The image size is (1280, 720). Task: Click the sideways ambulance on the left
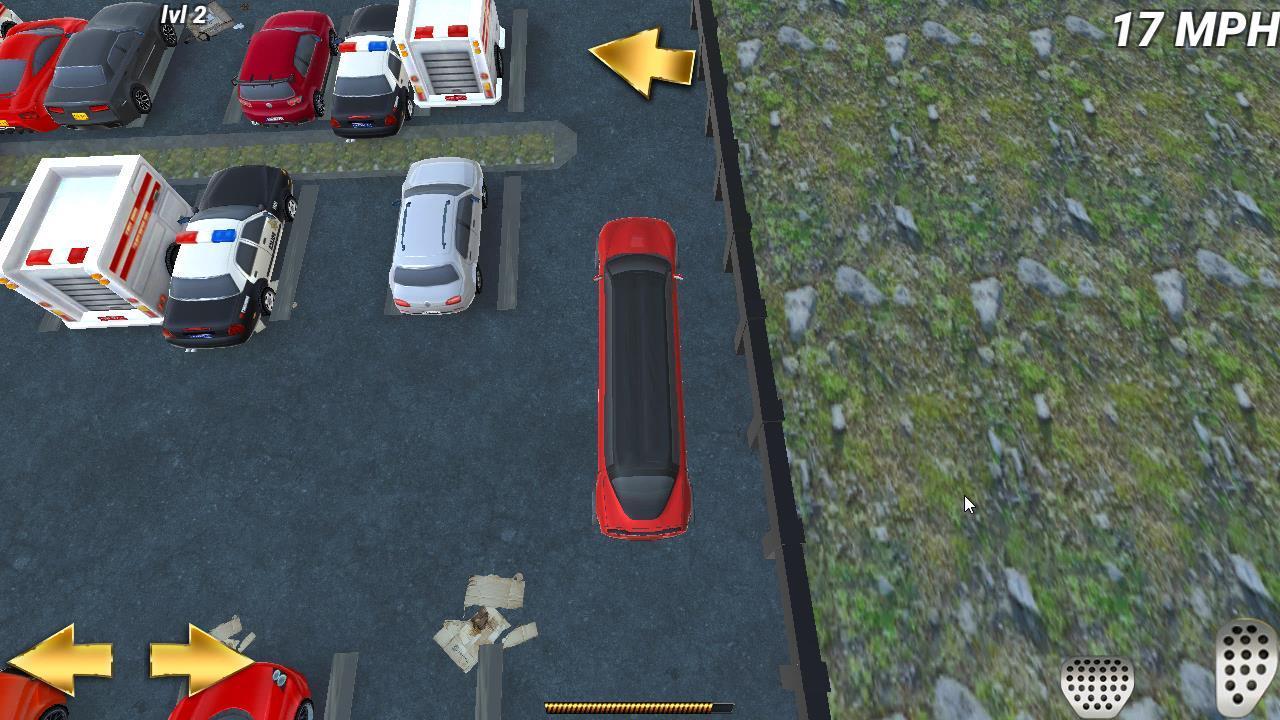pyautogui.click(x=80, y=240)
